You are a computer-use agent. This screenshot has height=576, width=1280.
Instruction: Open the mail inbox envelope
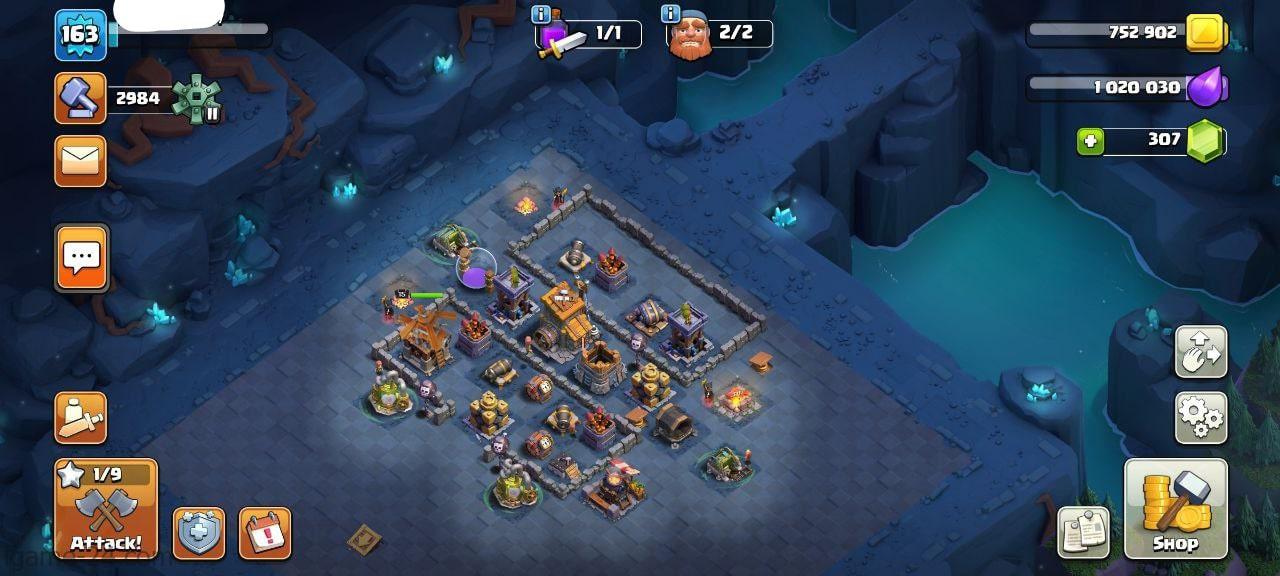tap(81, 161)
